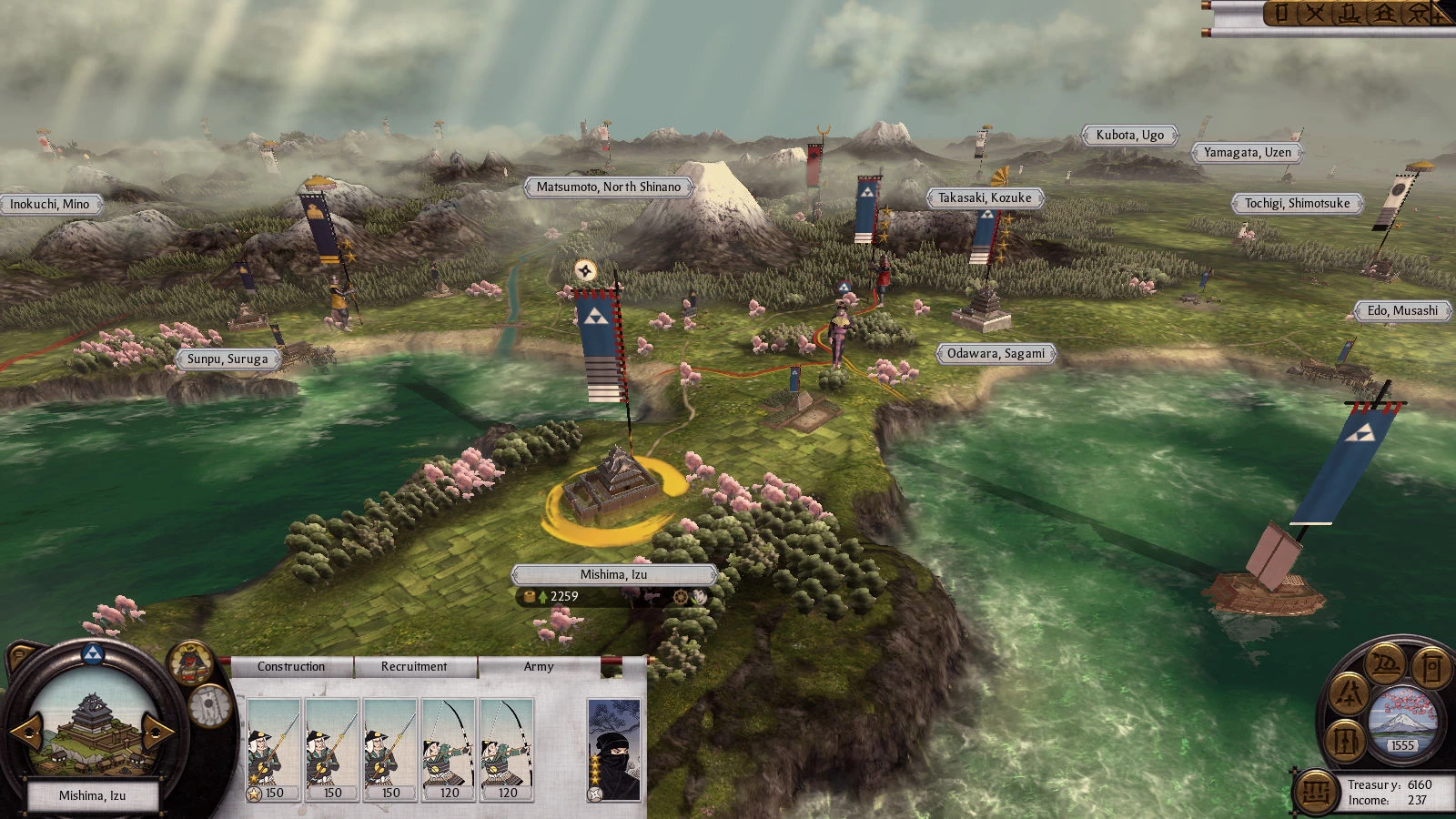Switch to the Recruitment tab

414,667
